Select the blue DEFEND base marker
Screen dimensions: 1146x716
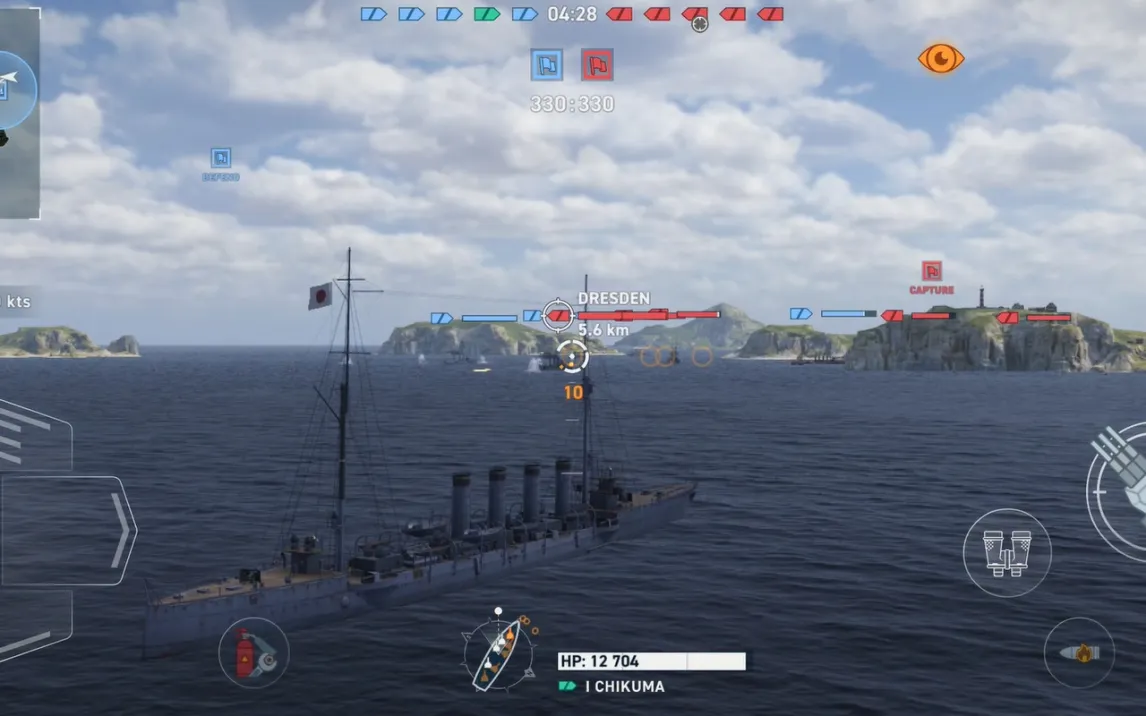click(220, 159)
